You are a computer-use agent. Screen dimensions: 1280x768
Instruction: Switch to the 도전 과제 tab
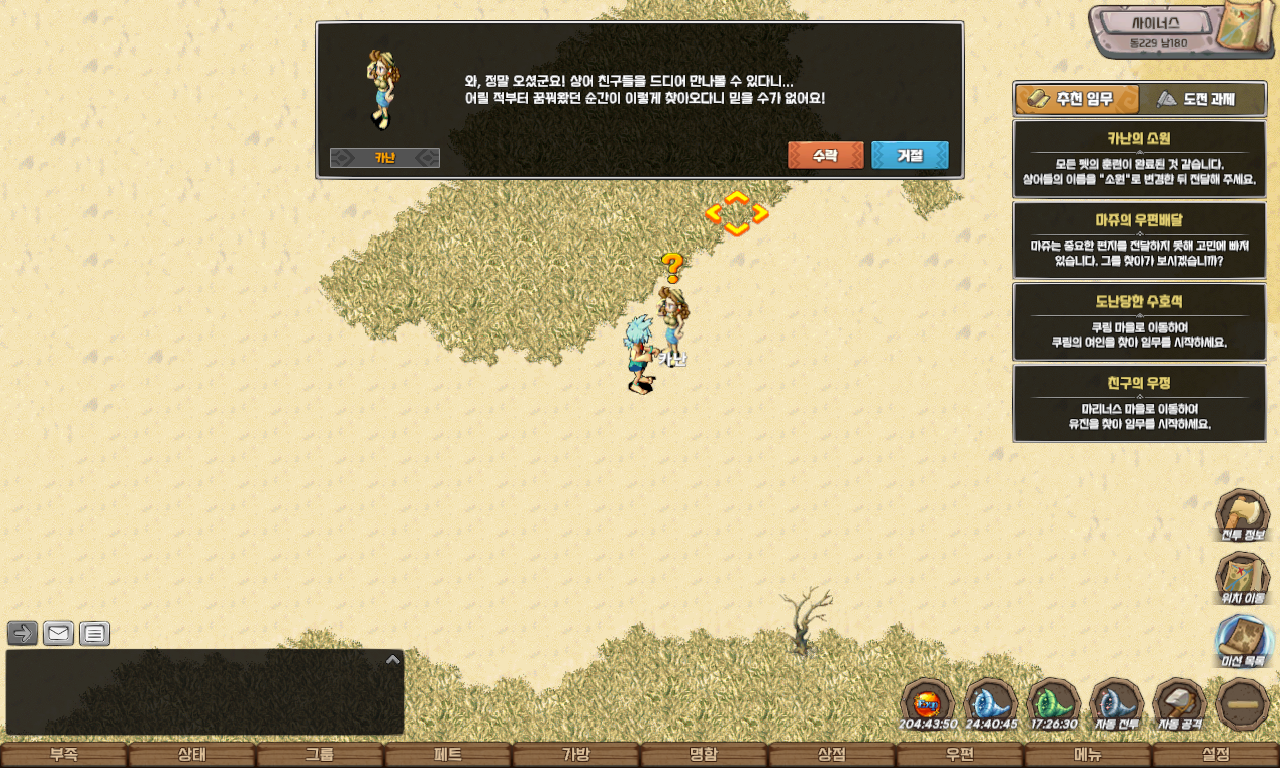1202,99
